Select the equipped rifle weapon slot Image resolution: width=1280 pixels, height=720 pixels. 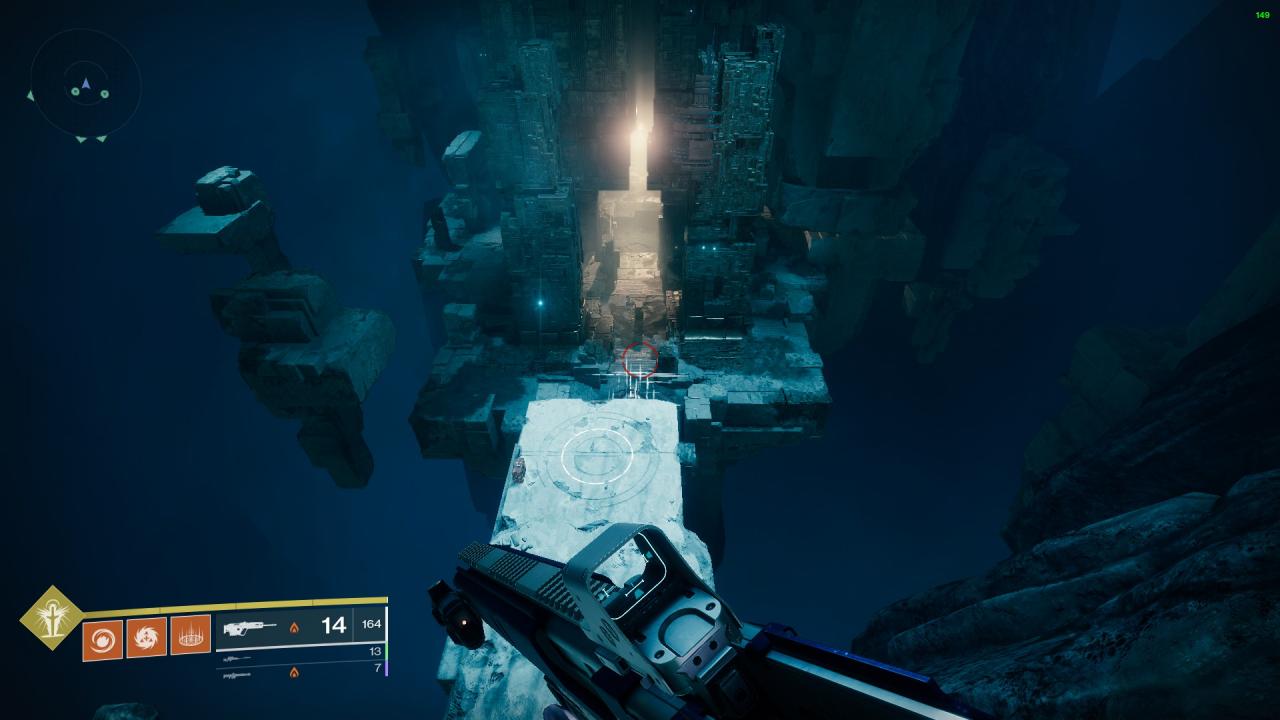250,629
